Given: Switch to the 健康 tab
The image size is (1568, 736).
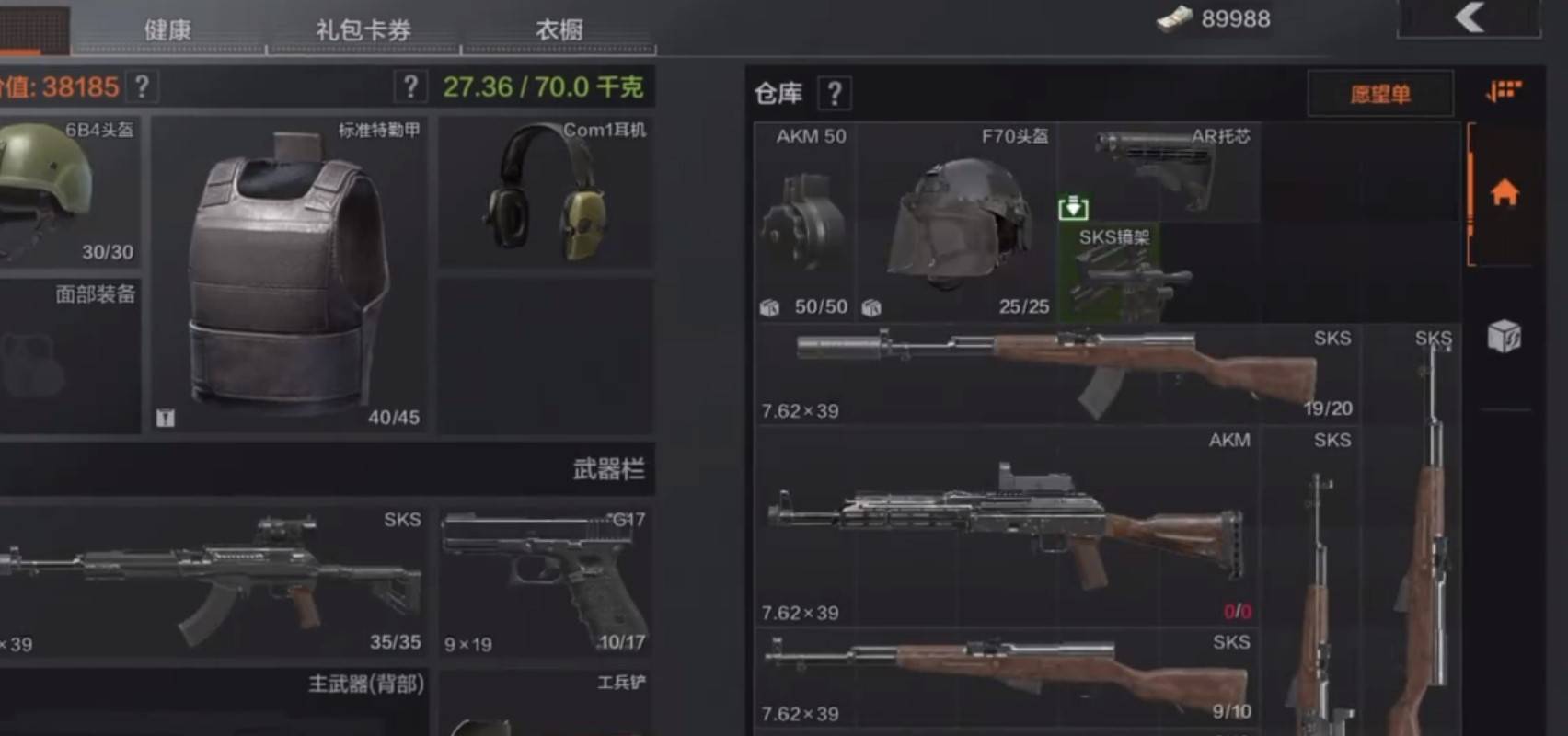Looking at the screenshot, I should point(167,29).
